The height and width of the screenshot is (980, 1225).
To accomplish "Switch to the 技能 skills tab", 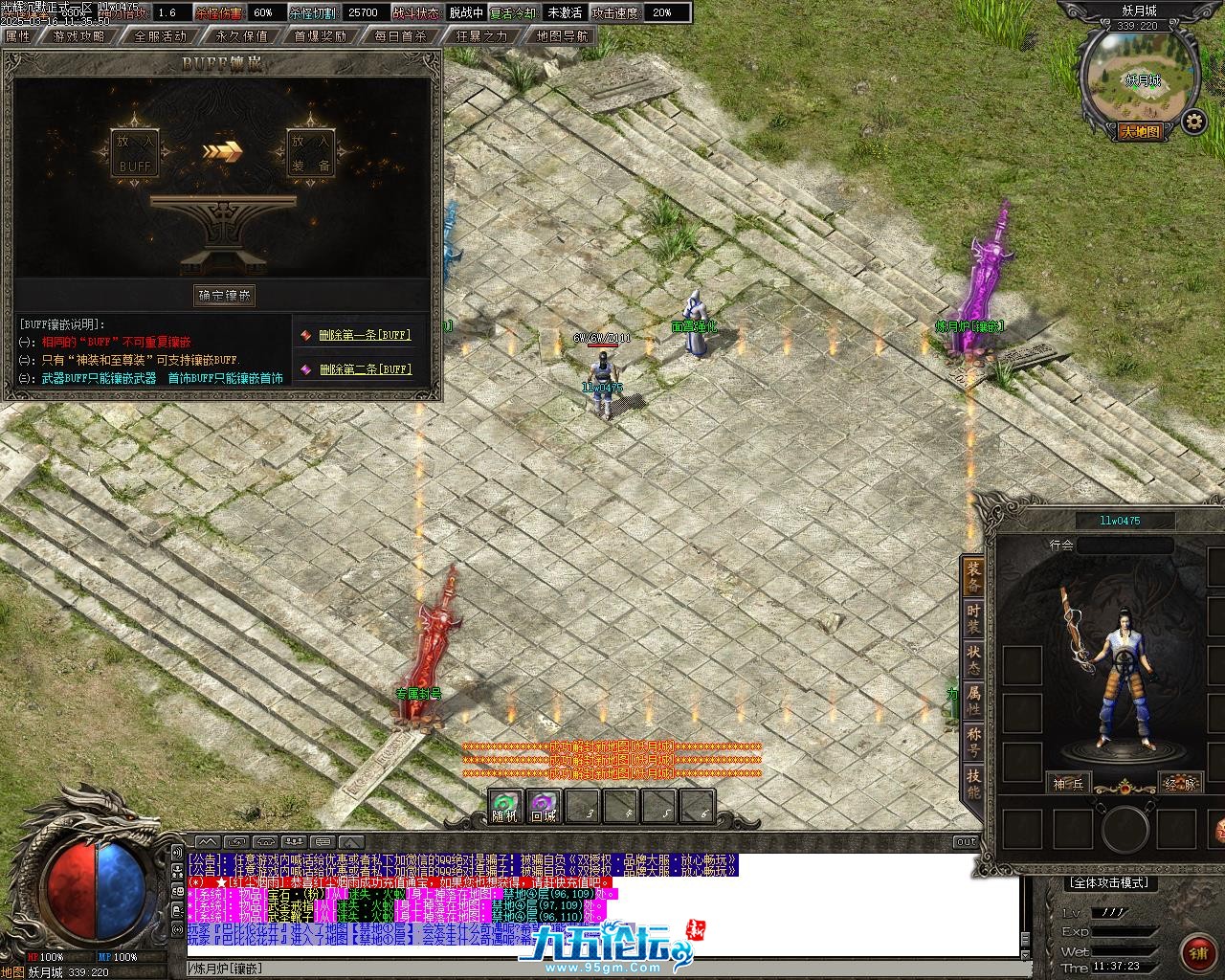I will coord(973,784).
